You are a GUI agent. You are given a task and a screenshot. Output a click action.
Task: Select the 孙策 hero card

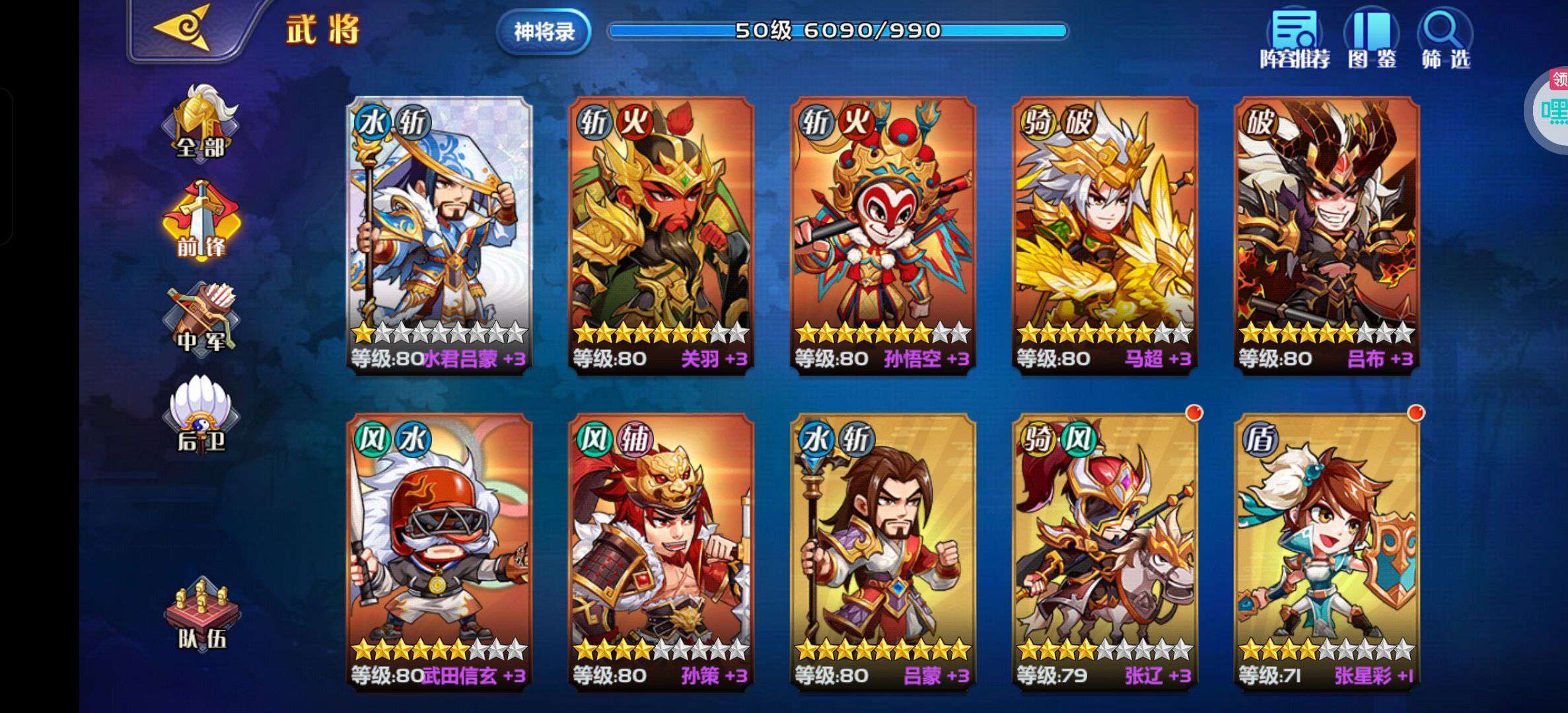[661, 551]
